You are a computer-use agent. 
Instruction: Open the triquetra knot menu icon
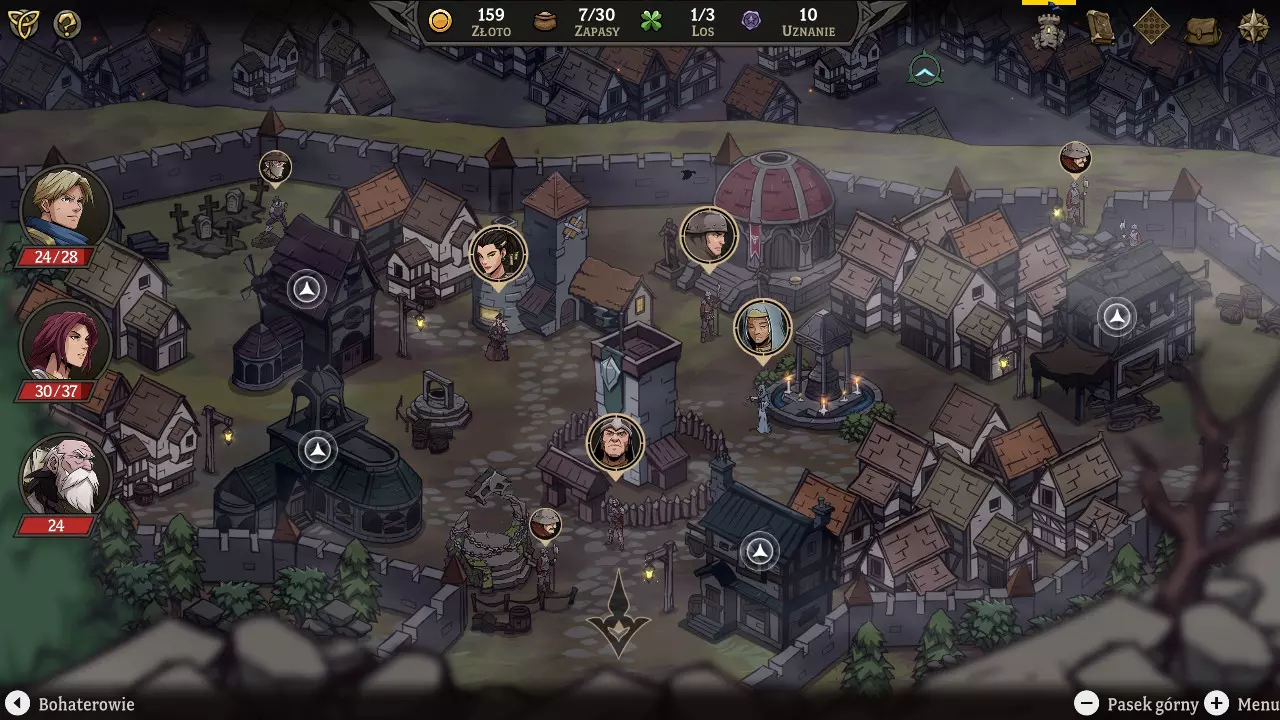[22, 24]
